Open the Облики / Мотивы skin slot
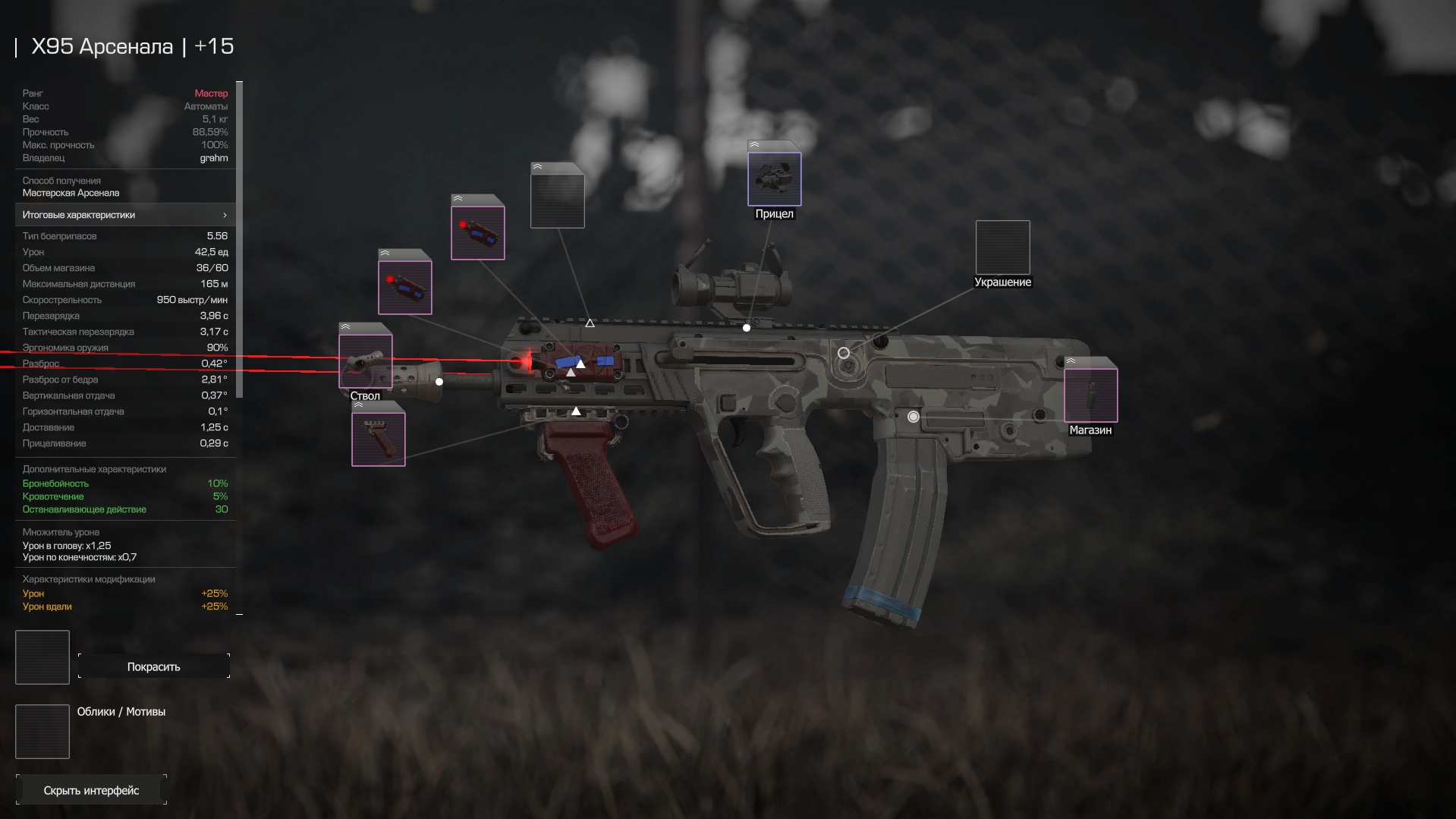This screenshot has height=819, width=1456. (42, 732)
